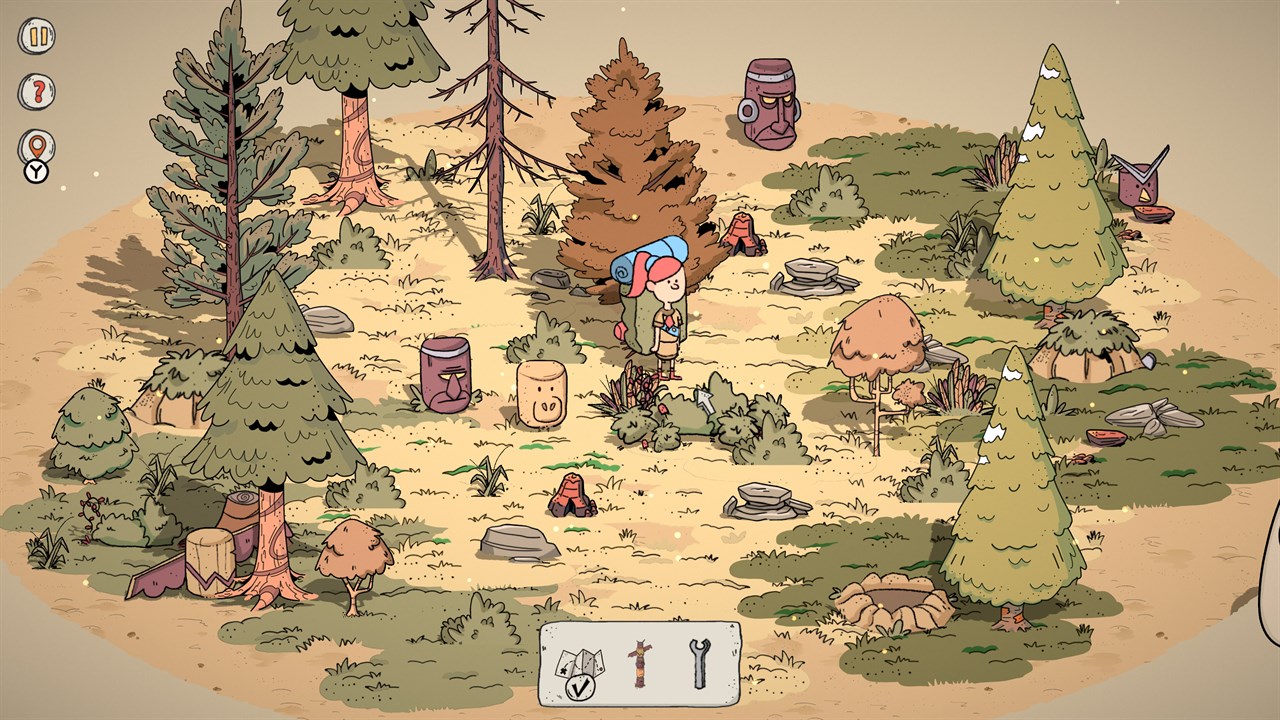The width and height of the screenshot is (1280, 720).
Task: Pause the game with the pause button
Action: [37, 37]
